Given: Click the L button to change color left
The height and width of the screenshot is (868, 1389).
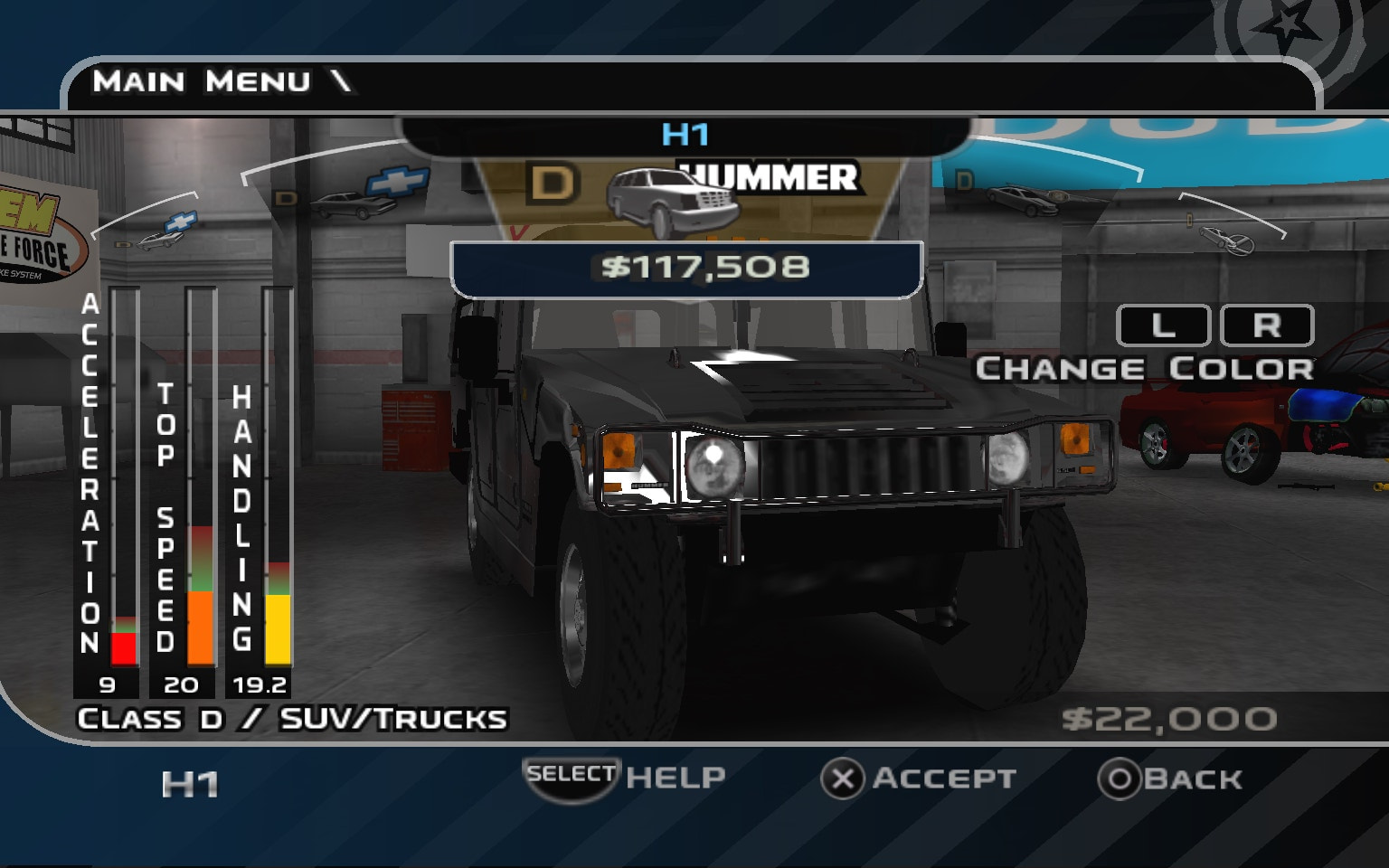Looking at the screenshot, I should coord(1162,325).
